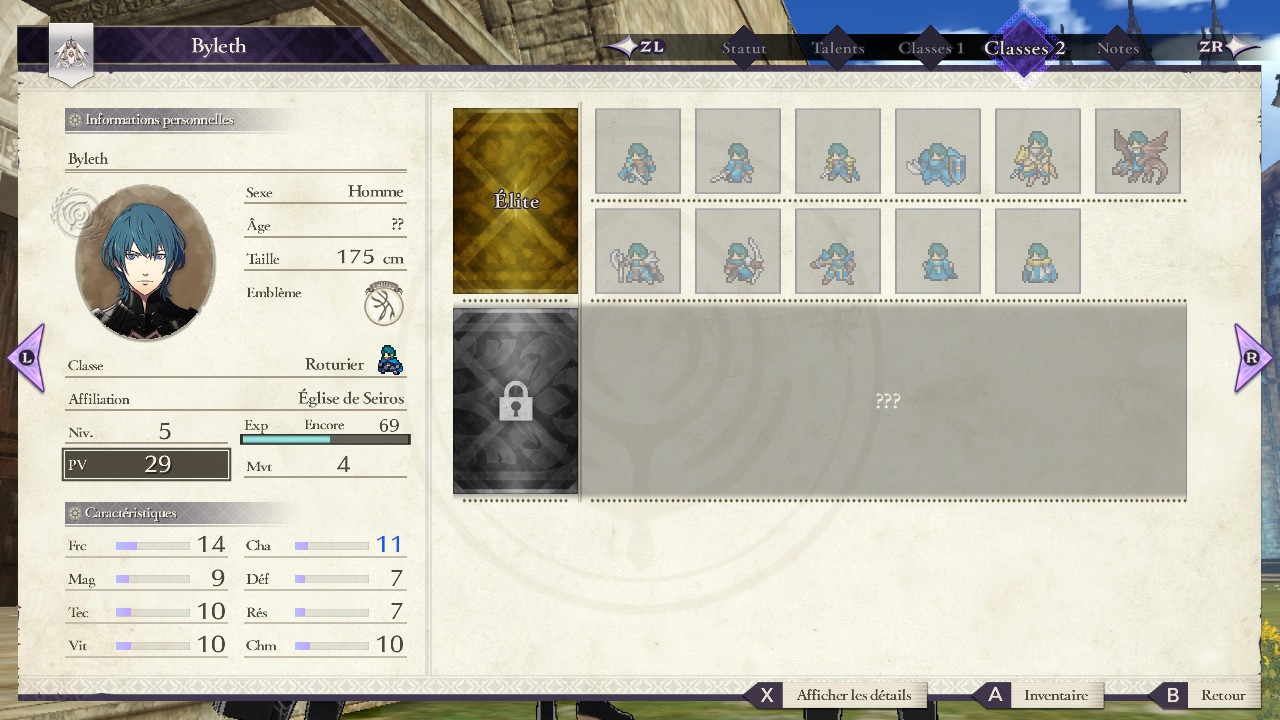
Task: Choose the armored knight with shield class
Action: point(937,151)
